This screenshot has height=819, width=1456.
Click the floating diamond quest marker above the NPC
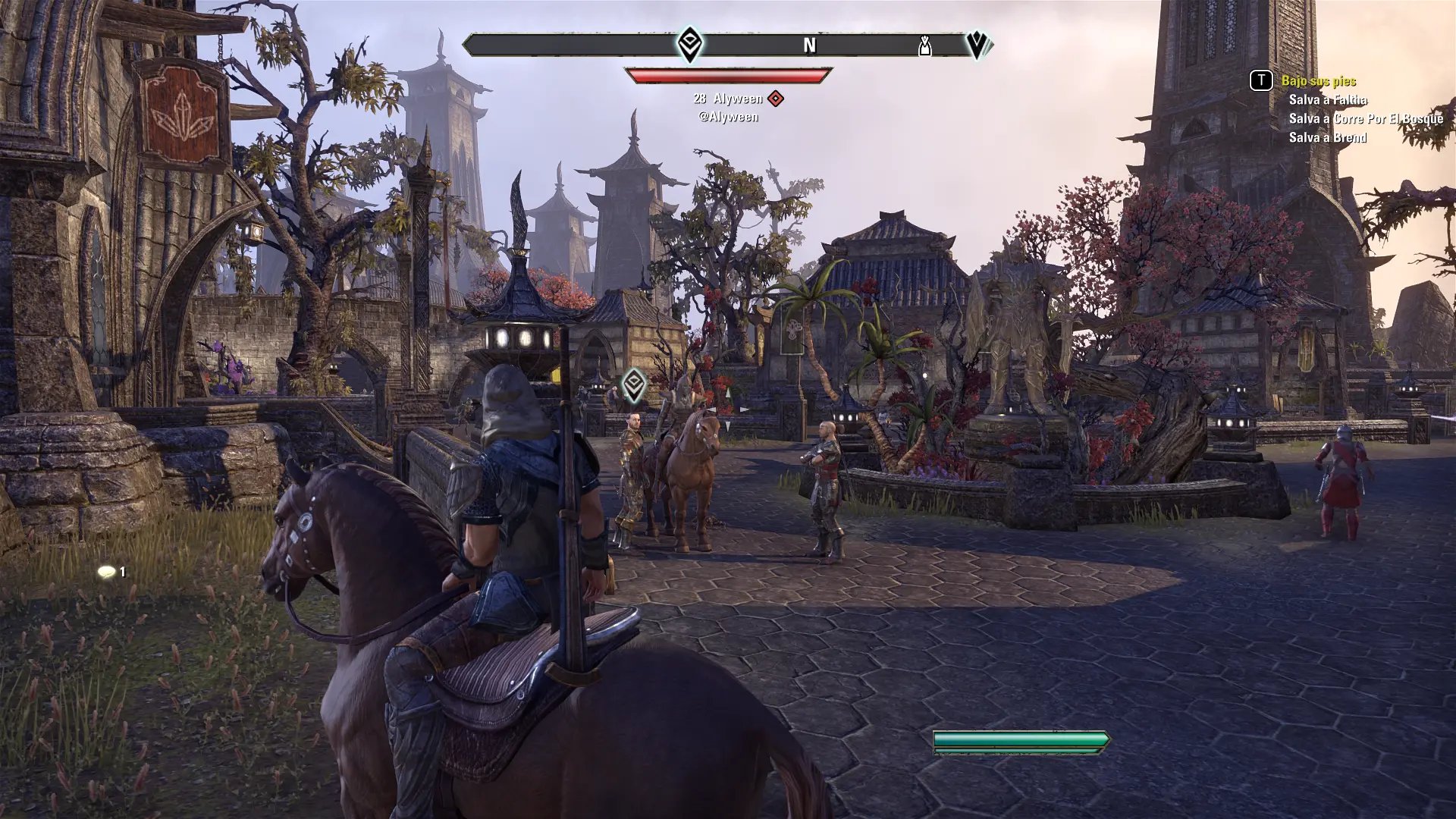pyautogui.click(x=634, y=385)
